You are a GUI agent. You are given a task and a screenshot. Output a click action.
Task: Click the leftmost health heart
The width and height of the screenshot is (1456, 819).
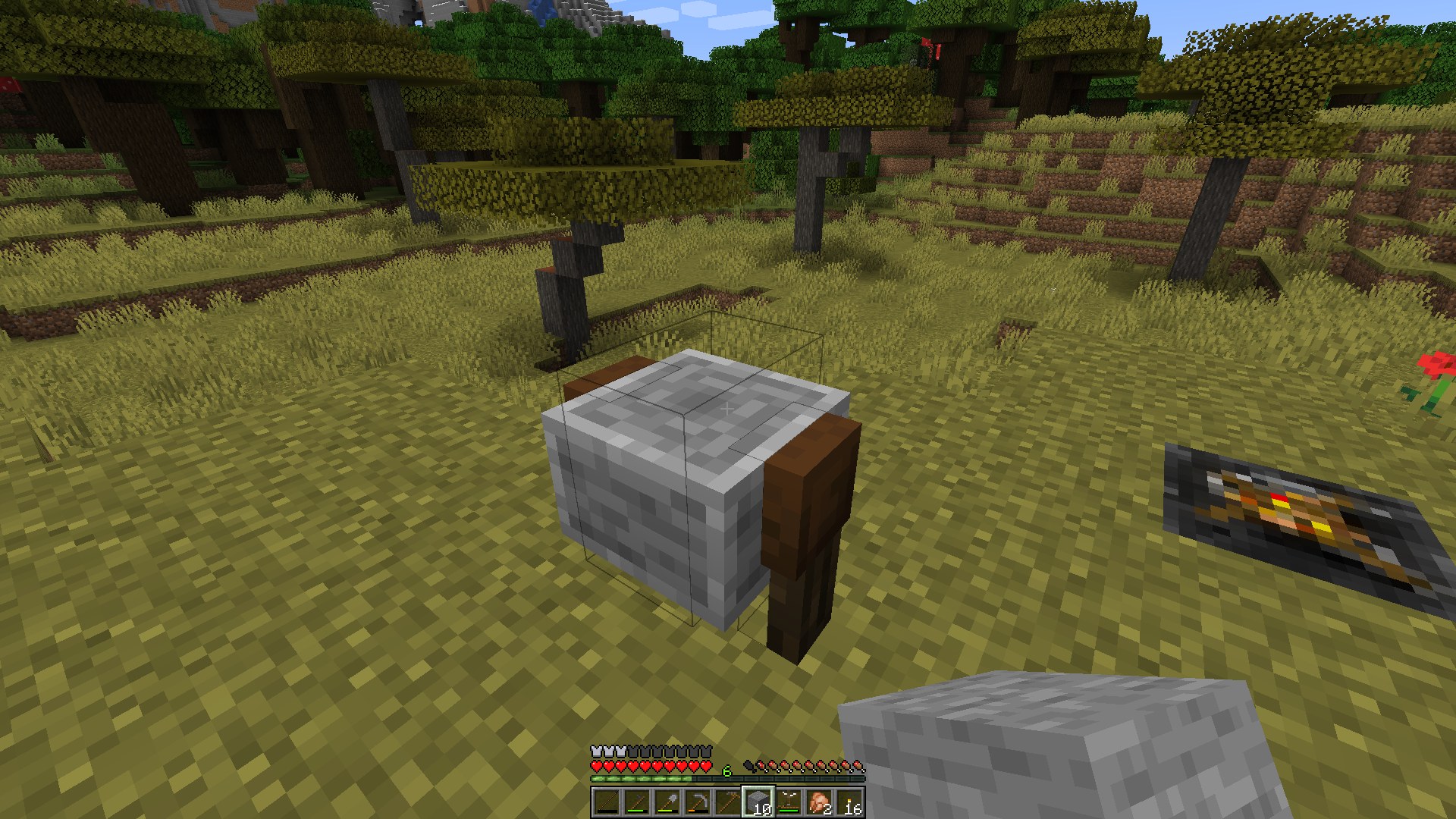point(597,767)
